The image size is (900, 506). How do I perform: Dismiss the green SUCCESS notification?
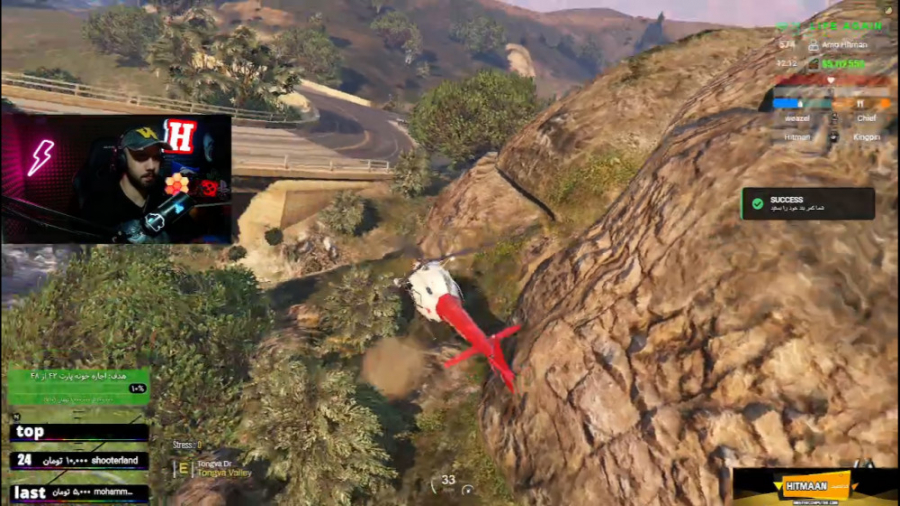point(807,204)
